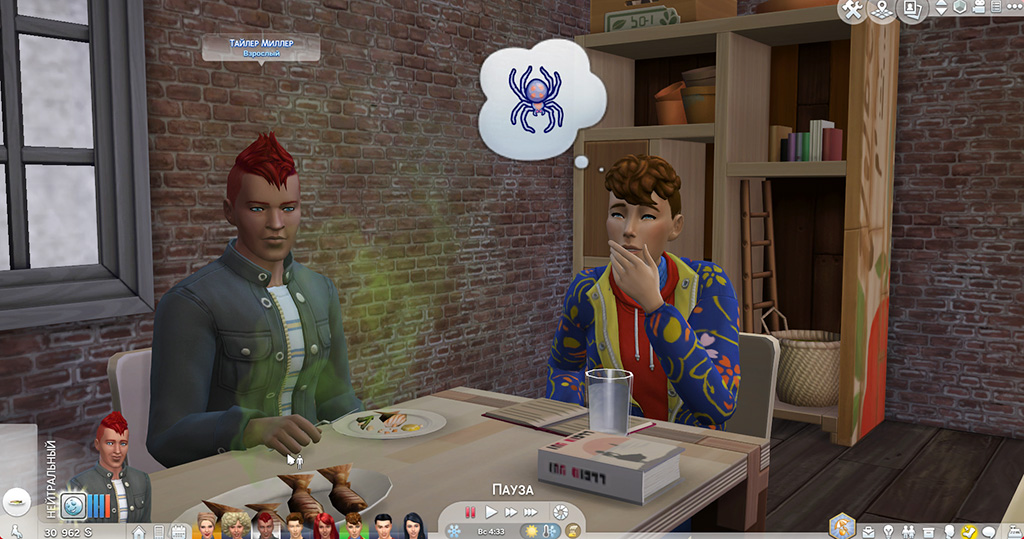Screen dimensions: 1024x539
Task: Click the blue mood emotion icon
Action: click(72, 506)
